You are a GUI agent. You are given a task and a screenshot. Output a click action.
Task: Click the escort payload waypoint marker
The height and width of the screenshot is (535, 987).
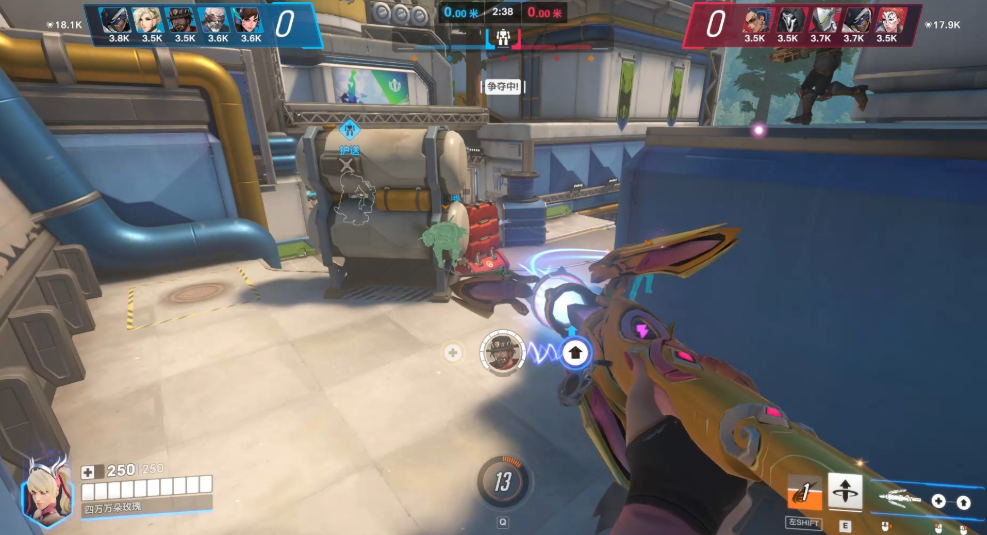click(348, 129)
